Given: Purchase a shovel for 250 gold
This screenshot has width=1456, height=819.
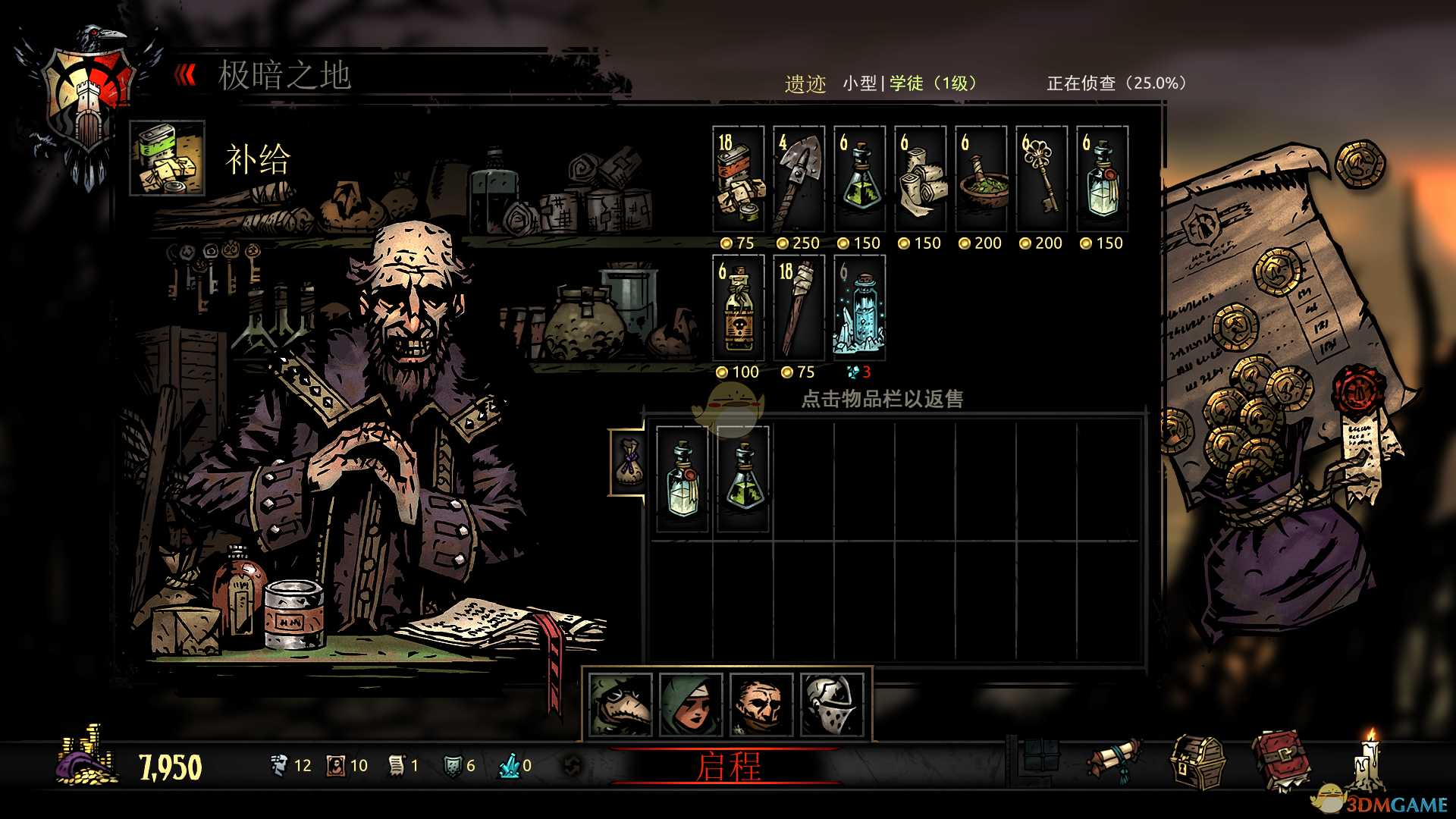Looking at the screenshot, I should pos(799,180).
